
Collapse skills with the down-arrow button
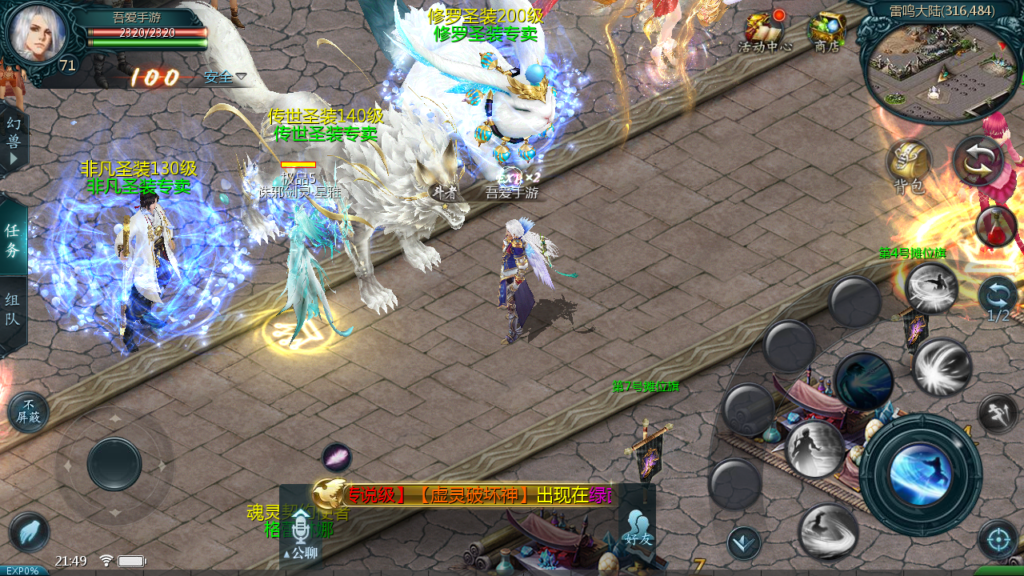743,543
